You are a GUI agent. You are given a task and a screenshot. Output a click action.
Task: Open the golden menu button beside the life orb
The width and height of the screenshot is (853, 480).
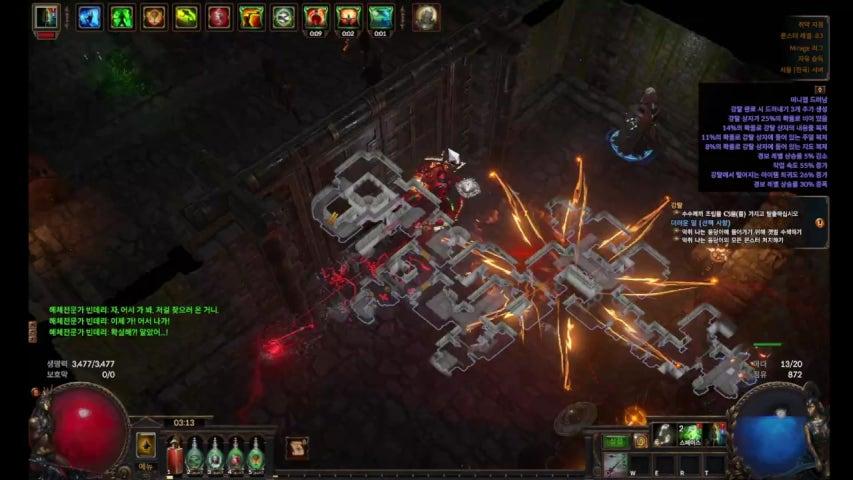(146, 445)
